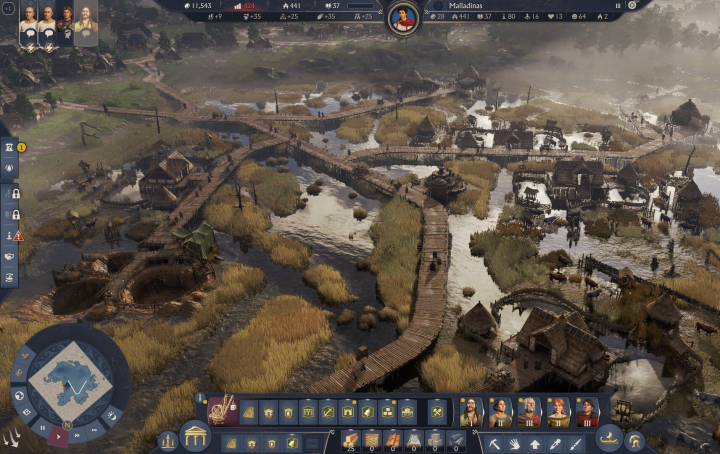Open the helmet military menu
Image resolution: width=720 pixels, height=454 pixels.
[x=633, y=439]
